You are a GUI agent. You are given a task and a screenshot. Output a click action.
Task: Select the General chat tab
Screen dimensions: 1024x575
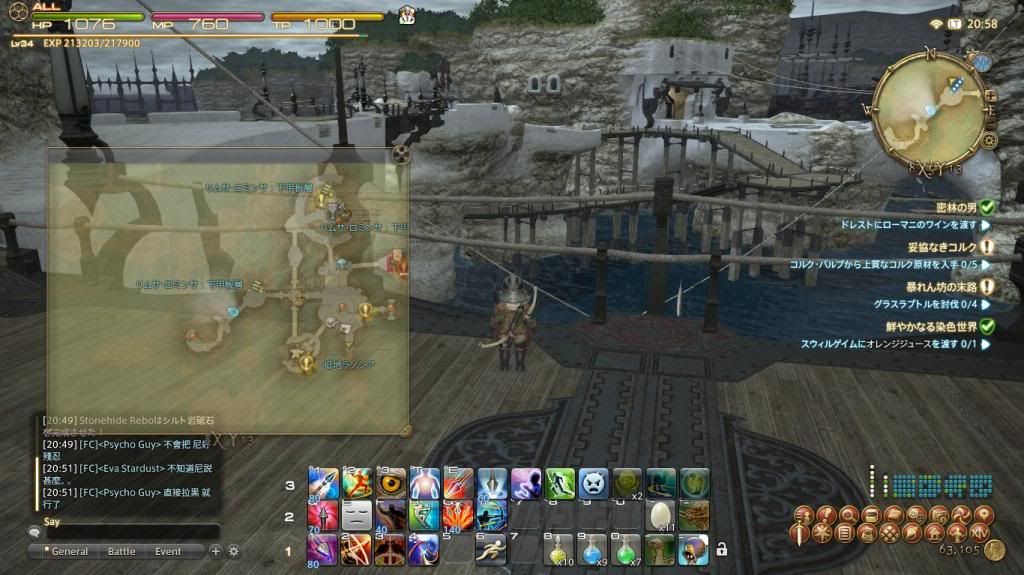click(x=69, y=551)
